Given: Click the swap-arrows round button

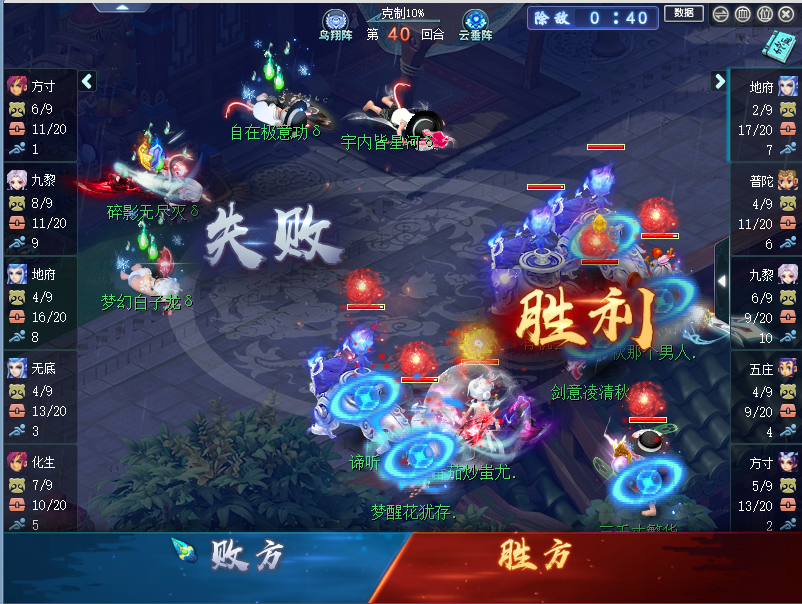Looking at the screenshot, I should 719,14.
